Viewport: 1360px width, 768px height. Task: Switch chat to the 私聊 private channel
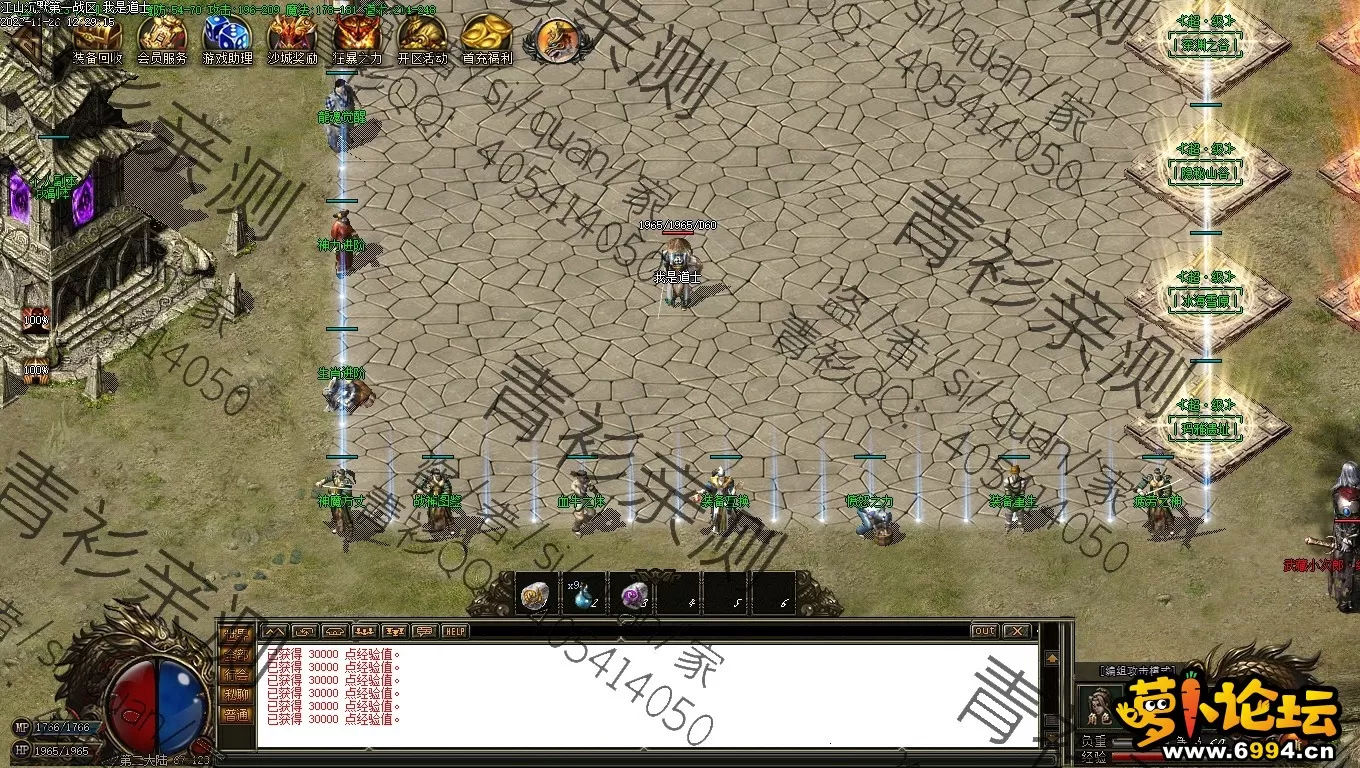(237, 694)
